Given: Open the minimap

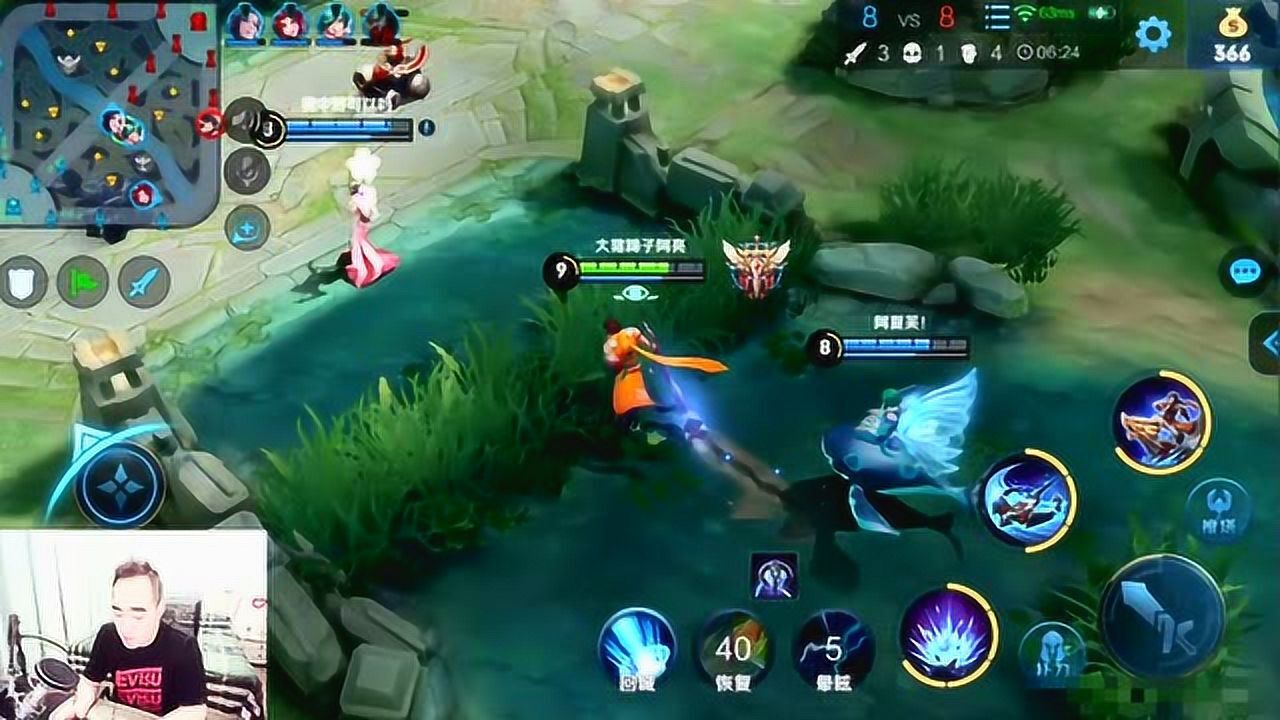Looking at the screenshot, I should click(x=108, y=115).
